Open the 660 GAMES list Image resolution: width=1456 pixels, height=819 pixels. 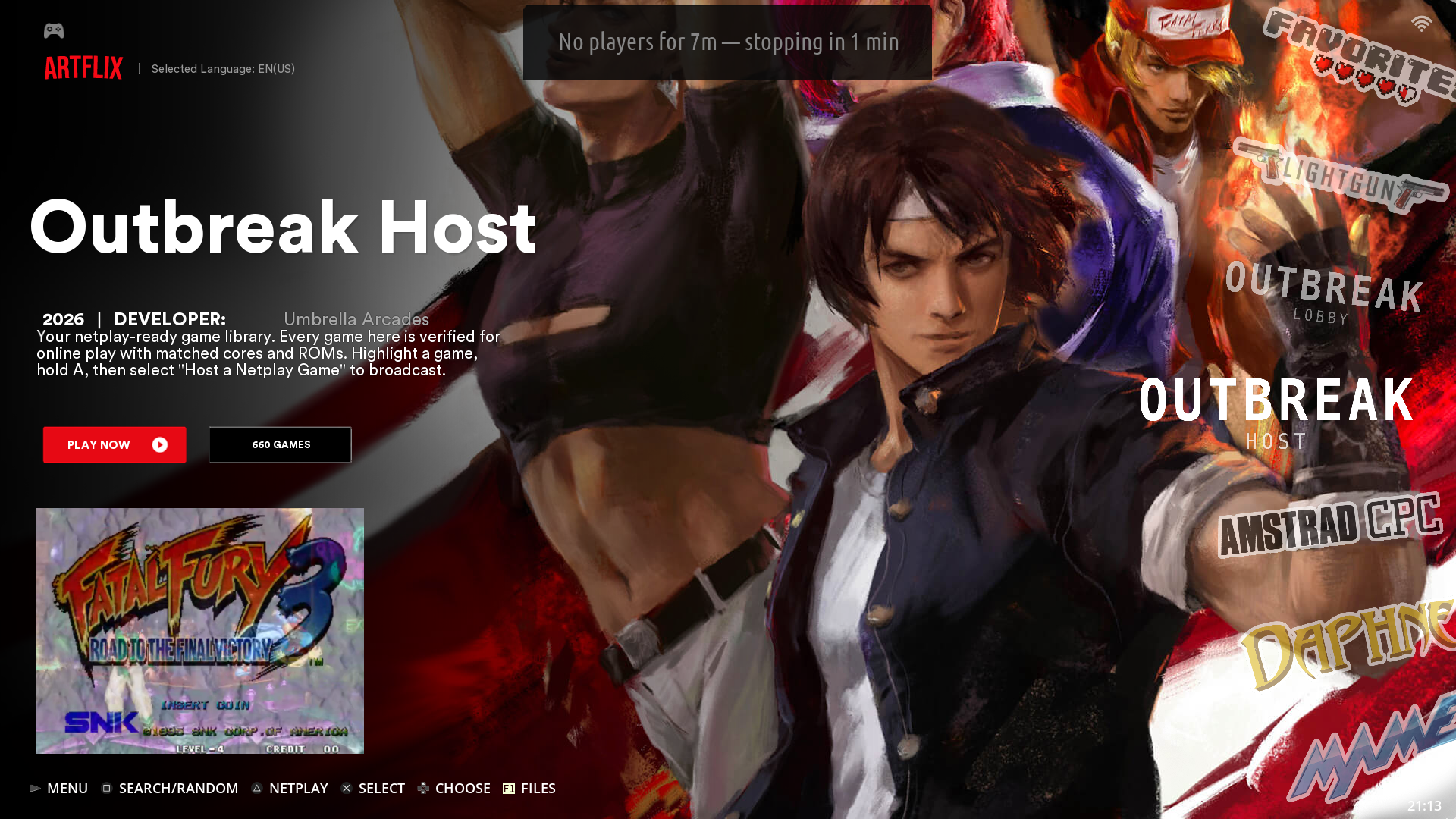tap(279, 444)
